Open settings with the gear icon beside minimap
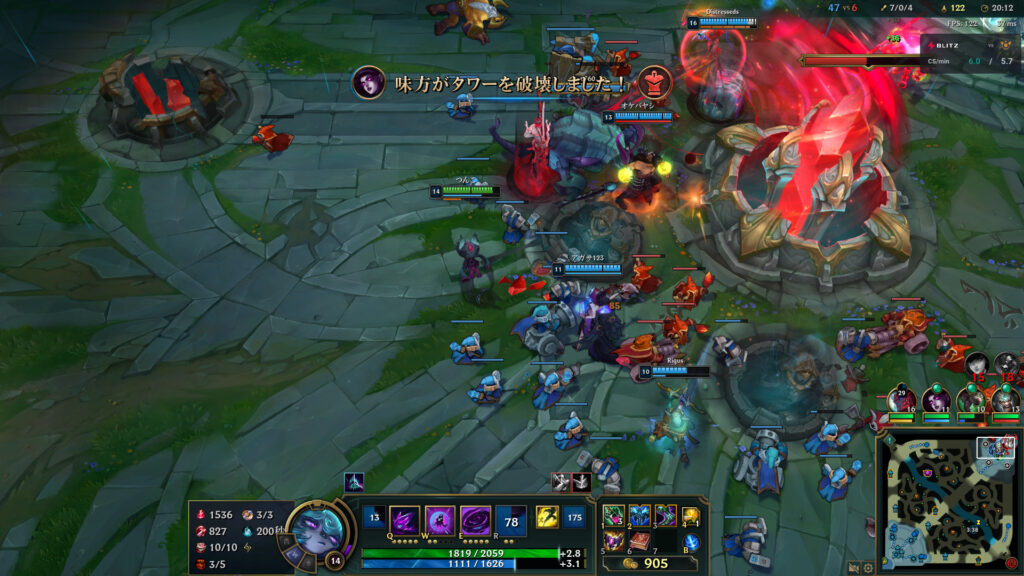Viewport: 1024px width, 576px height. click(x=867, y=568)
